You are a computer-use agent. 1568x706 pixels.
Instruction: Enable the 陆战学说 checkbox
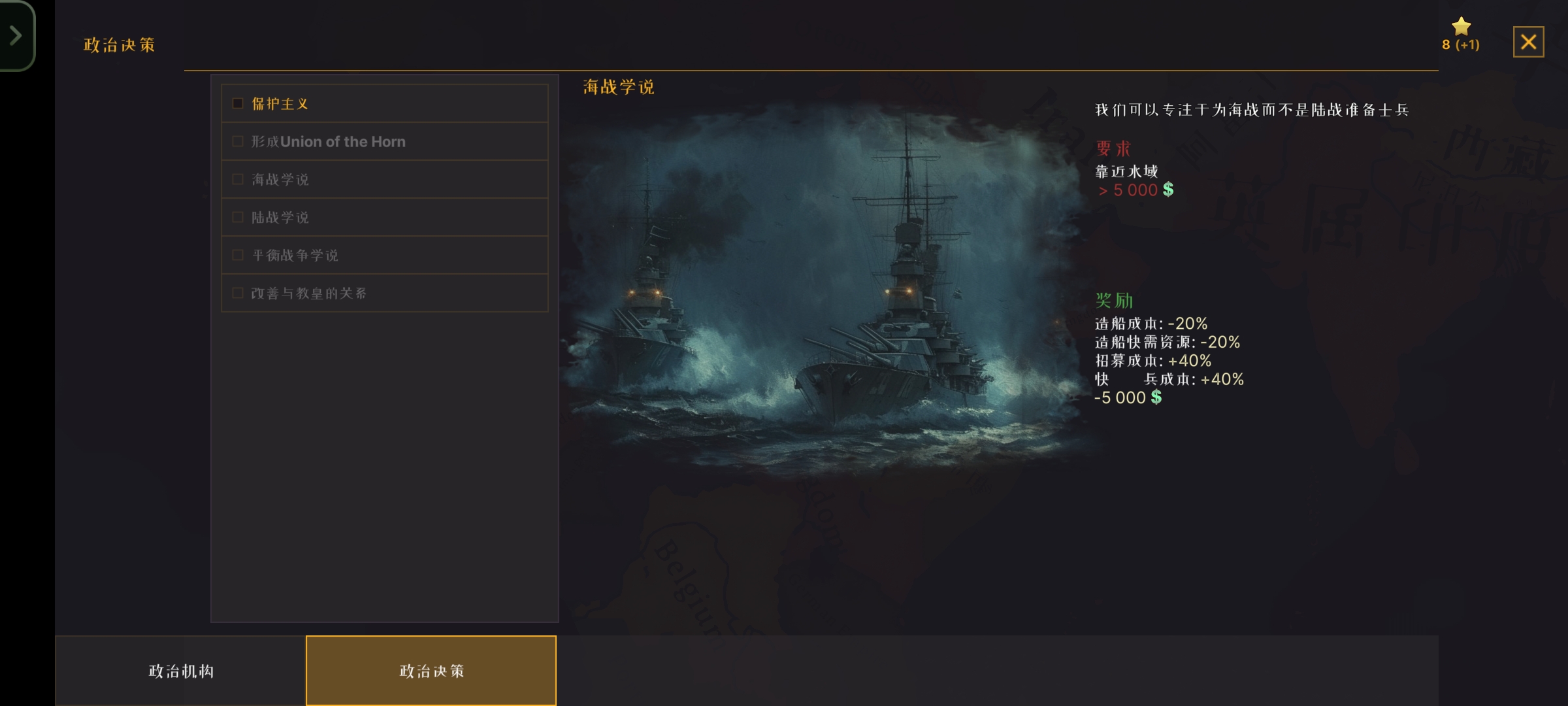click(238, 217)
